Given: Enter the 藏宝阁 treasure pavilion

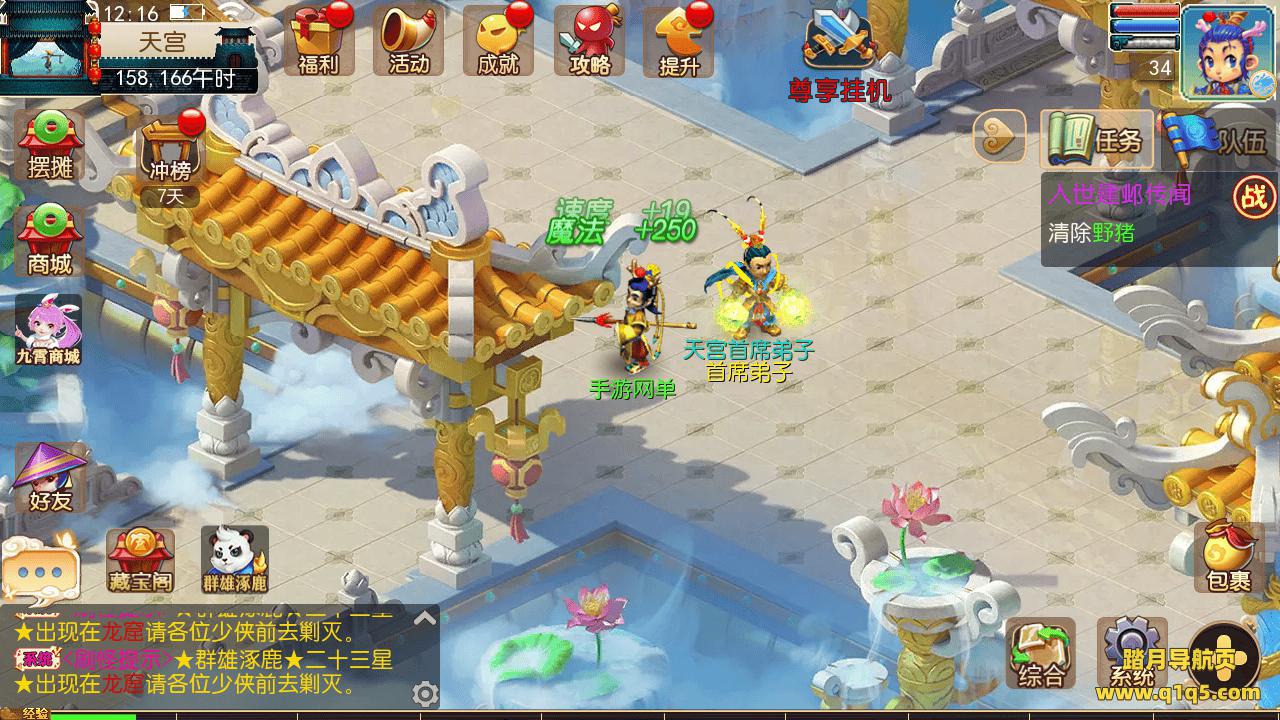Looking at the screenshot, I should [140, 560].
